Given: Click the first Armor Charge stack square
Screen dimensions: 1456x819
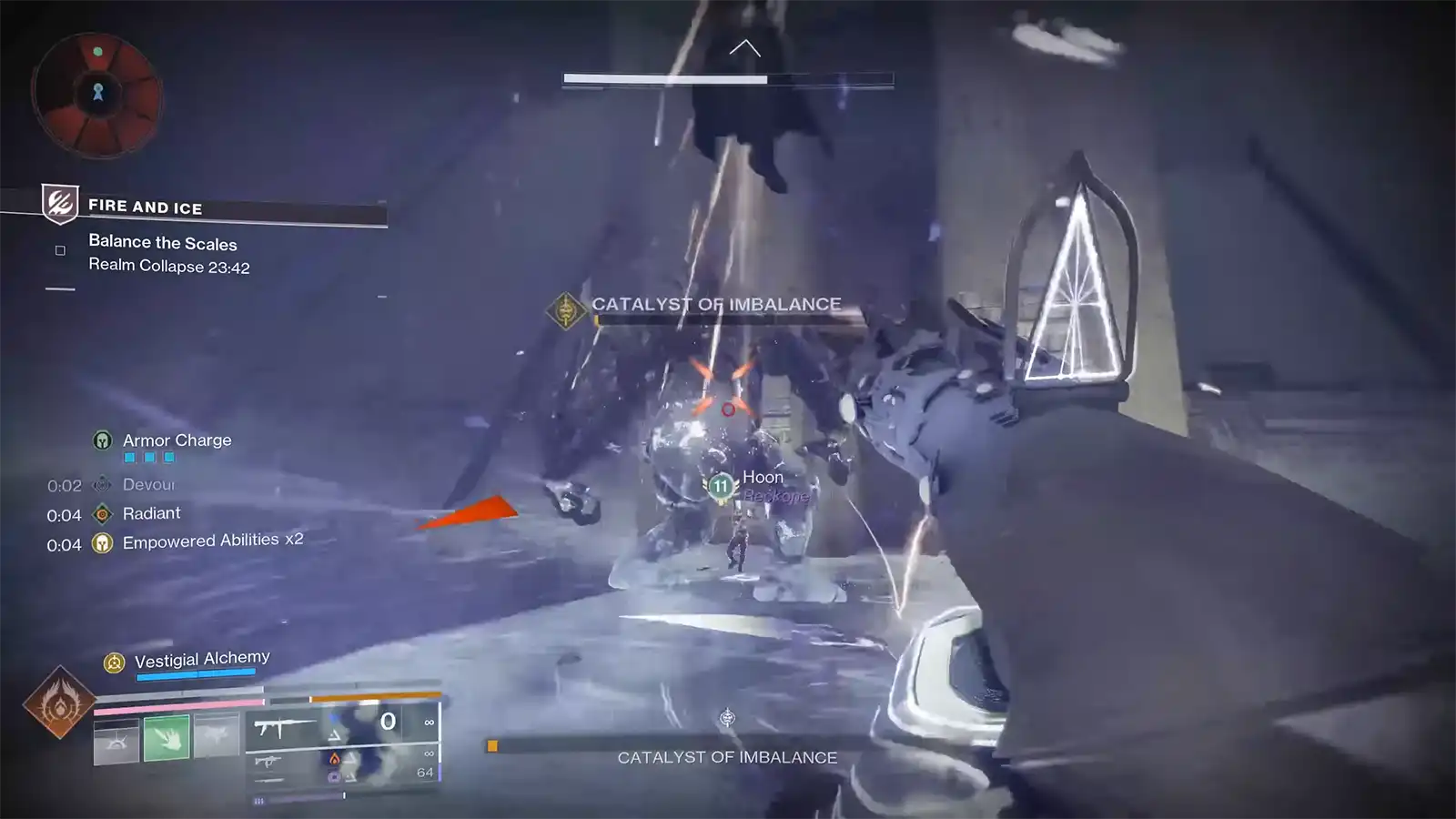Looking at the screenshot, I should tap(129, 458).
